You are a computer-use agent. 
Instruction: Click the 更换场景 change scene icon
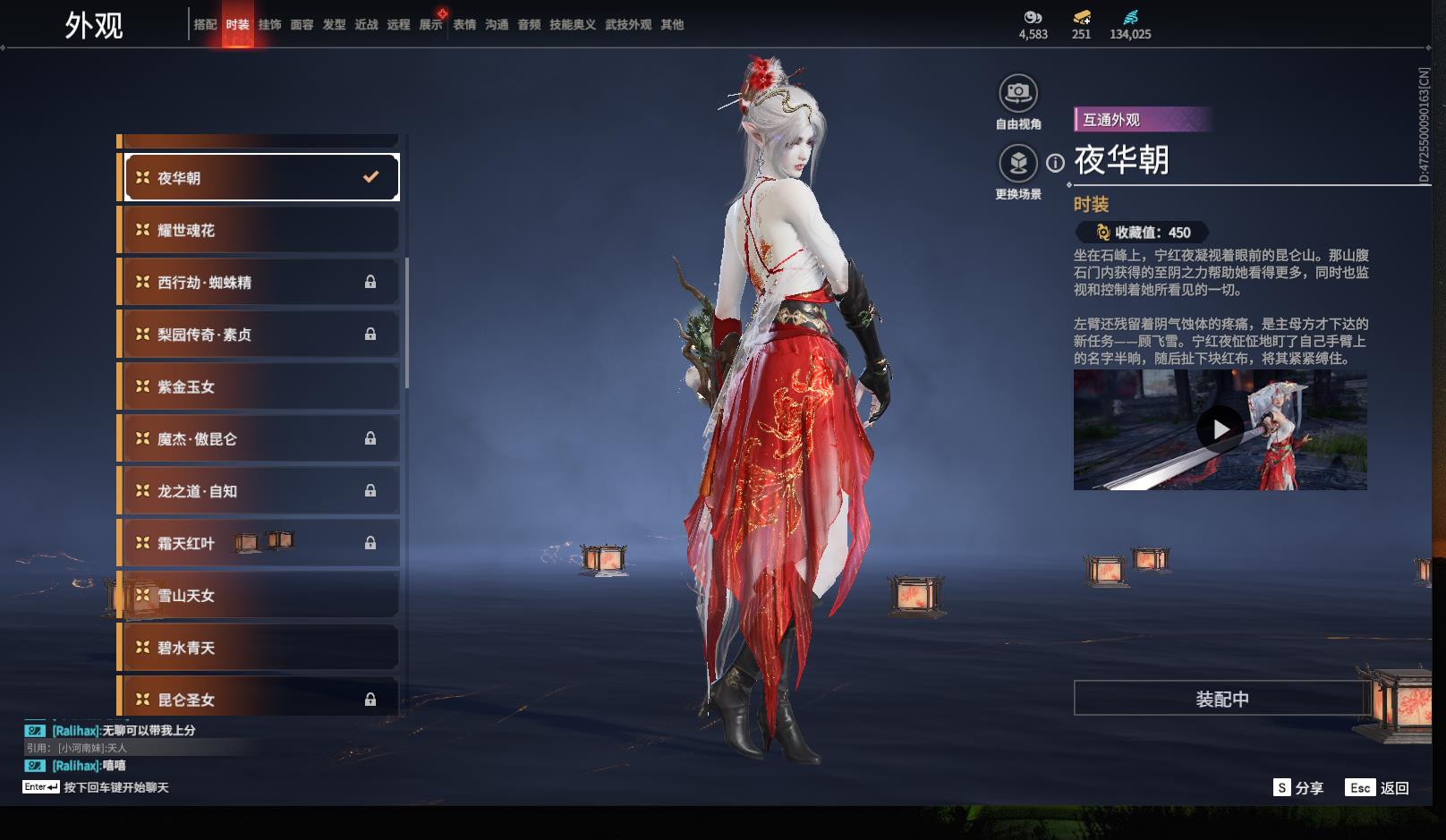click(x=1018, y=164)
